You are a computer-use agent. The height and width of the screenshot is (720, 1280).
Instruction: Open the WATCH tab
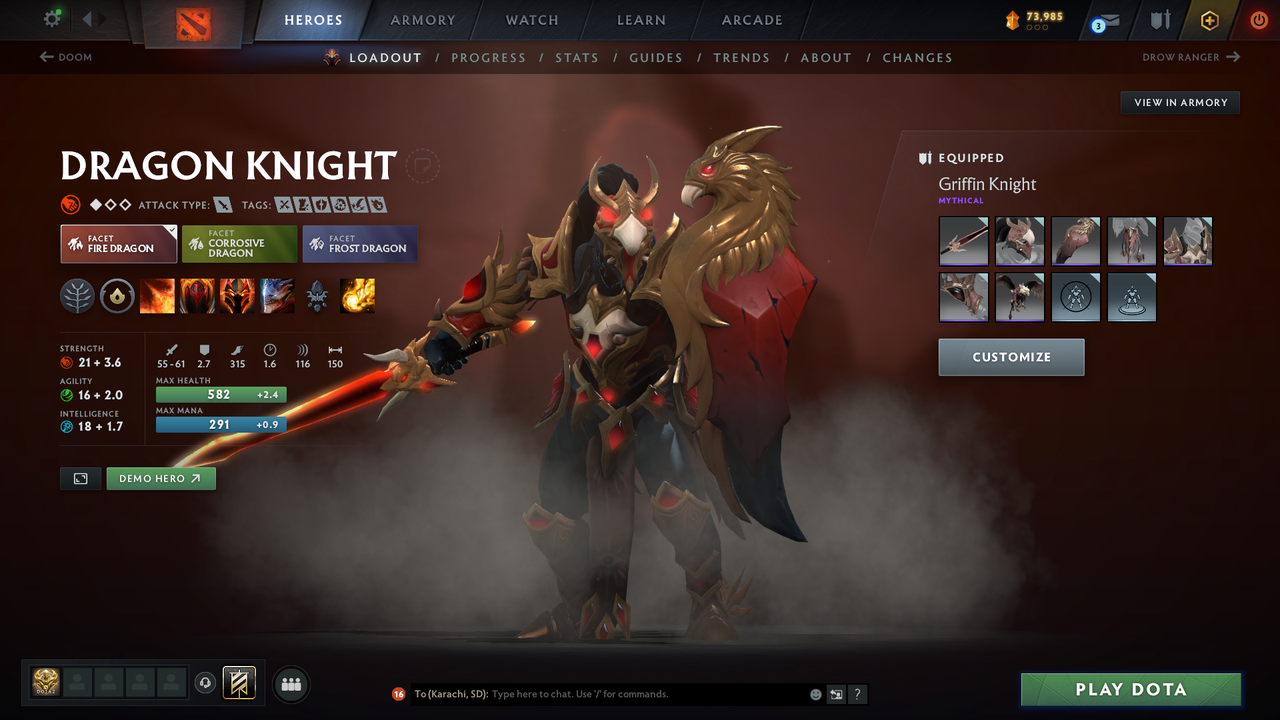531,20
